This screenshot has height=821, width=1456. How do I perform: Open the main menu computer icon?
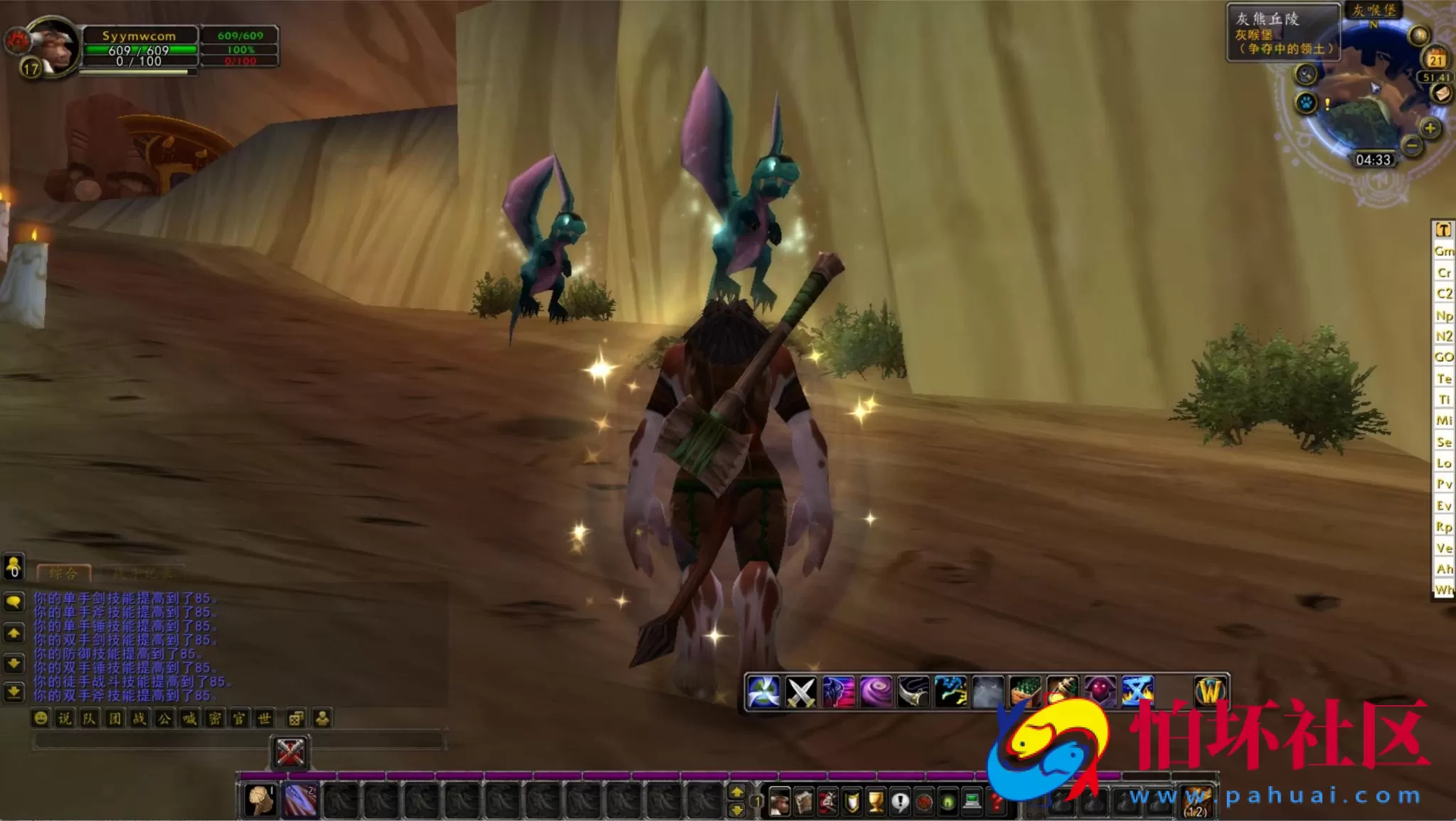pos(971,801)
